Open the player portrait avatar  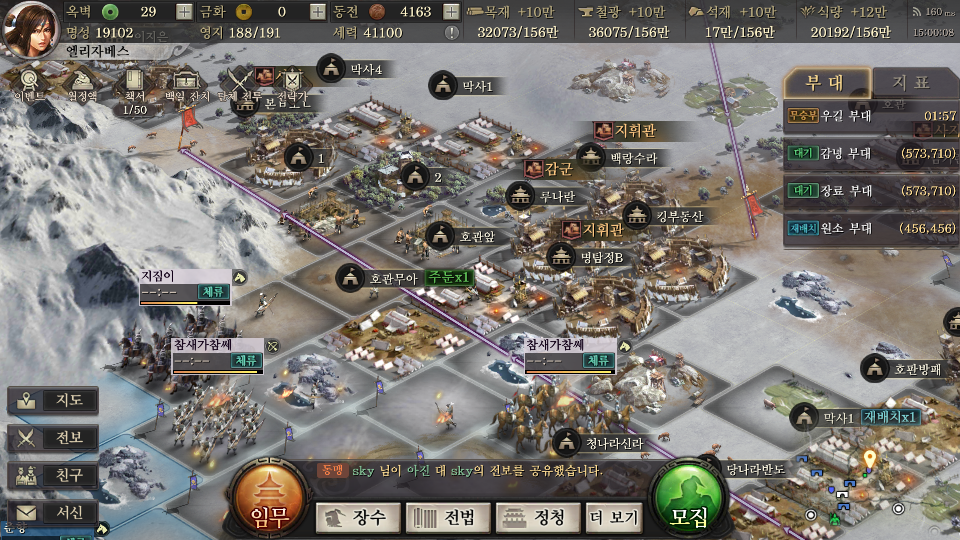30,29
